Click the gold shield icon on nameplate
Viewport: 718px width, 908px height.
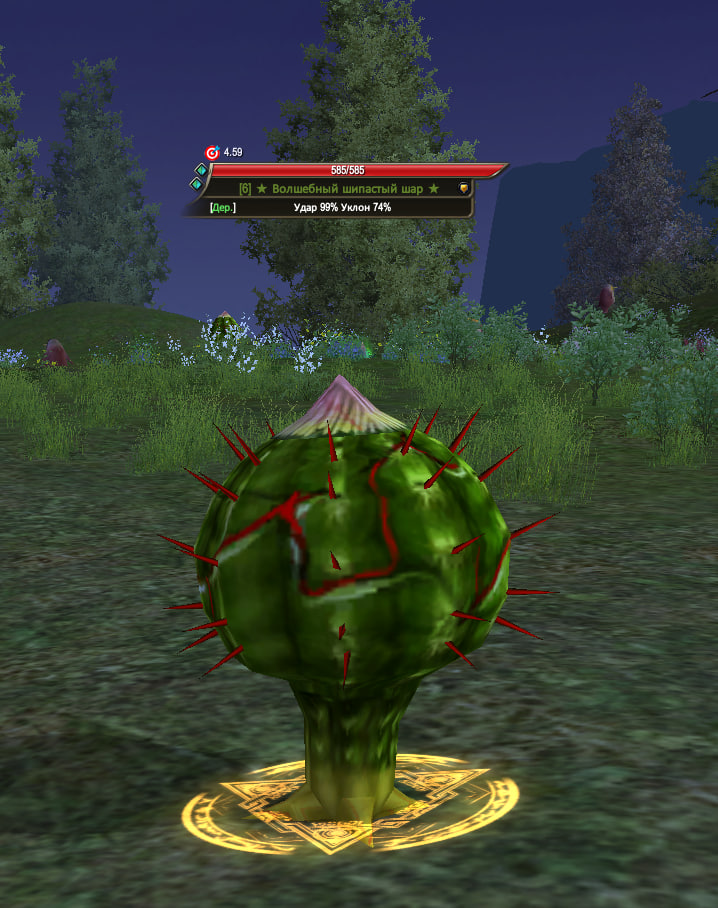tap(463, 188)
